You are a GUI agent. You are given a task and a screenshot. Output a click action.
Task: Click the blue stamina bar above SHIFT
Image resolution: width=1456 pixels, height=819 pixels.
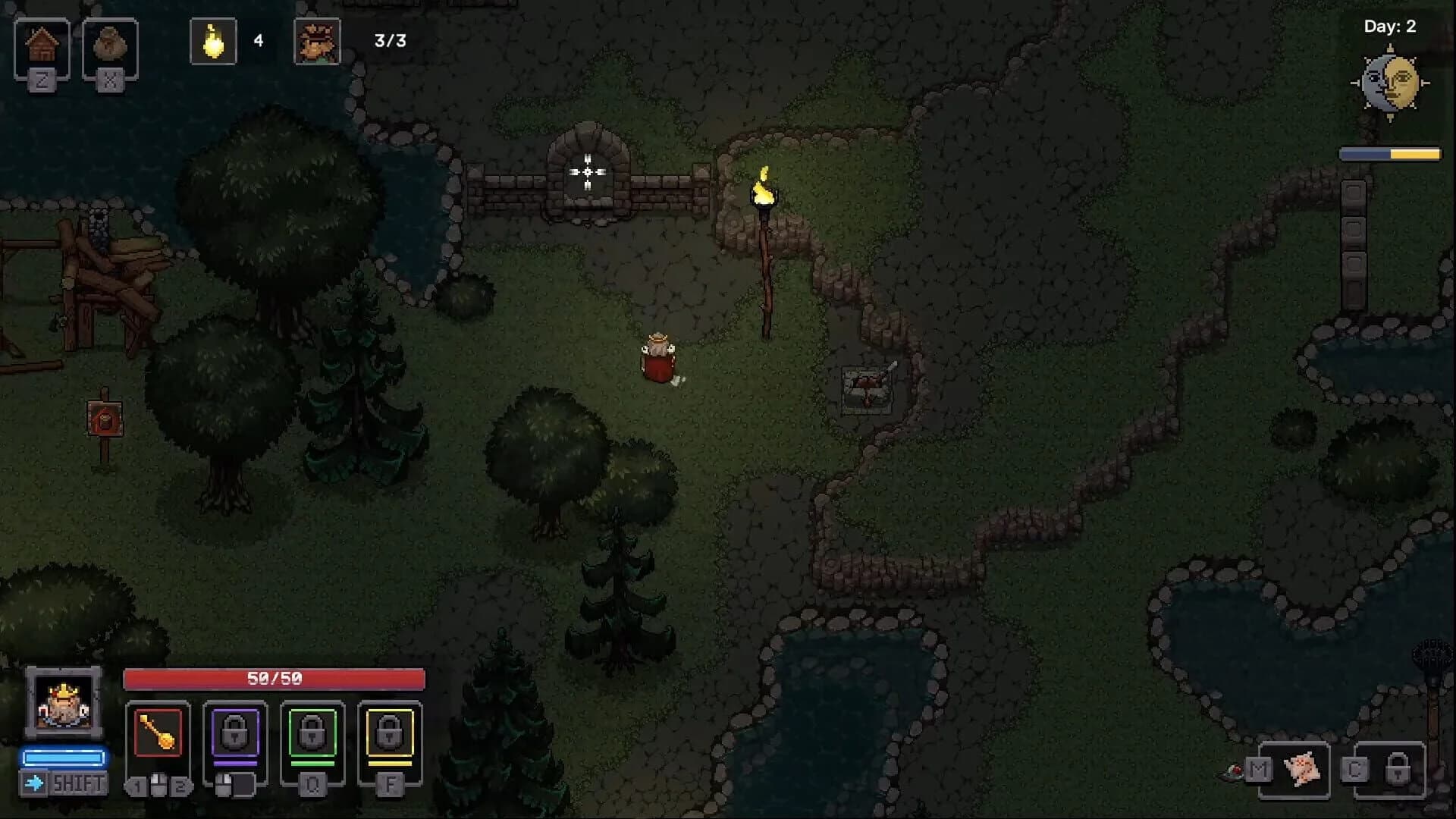point(64,755)
